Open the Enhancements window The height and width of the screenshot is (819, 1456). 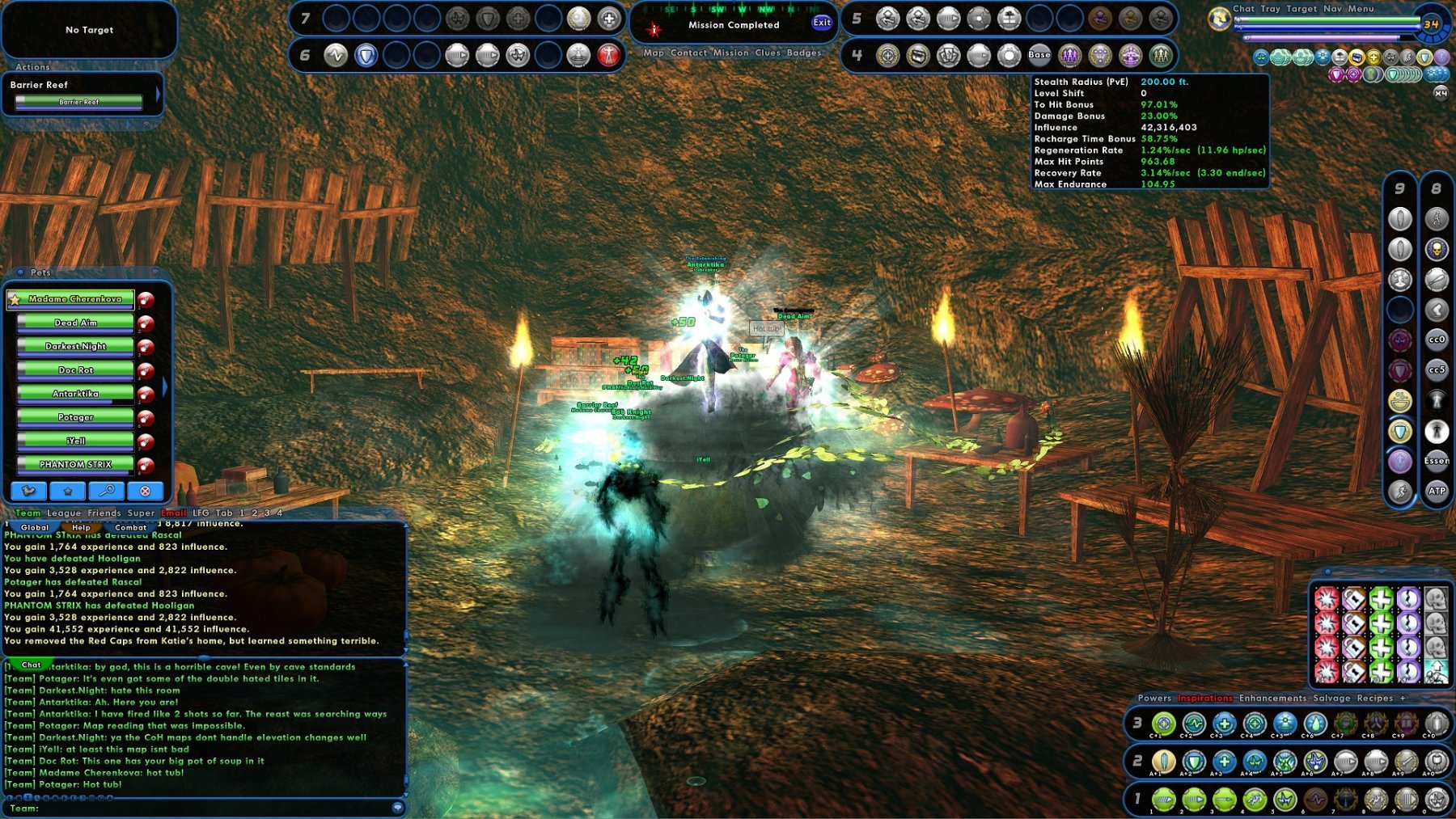(x=1272, y=698)
